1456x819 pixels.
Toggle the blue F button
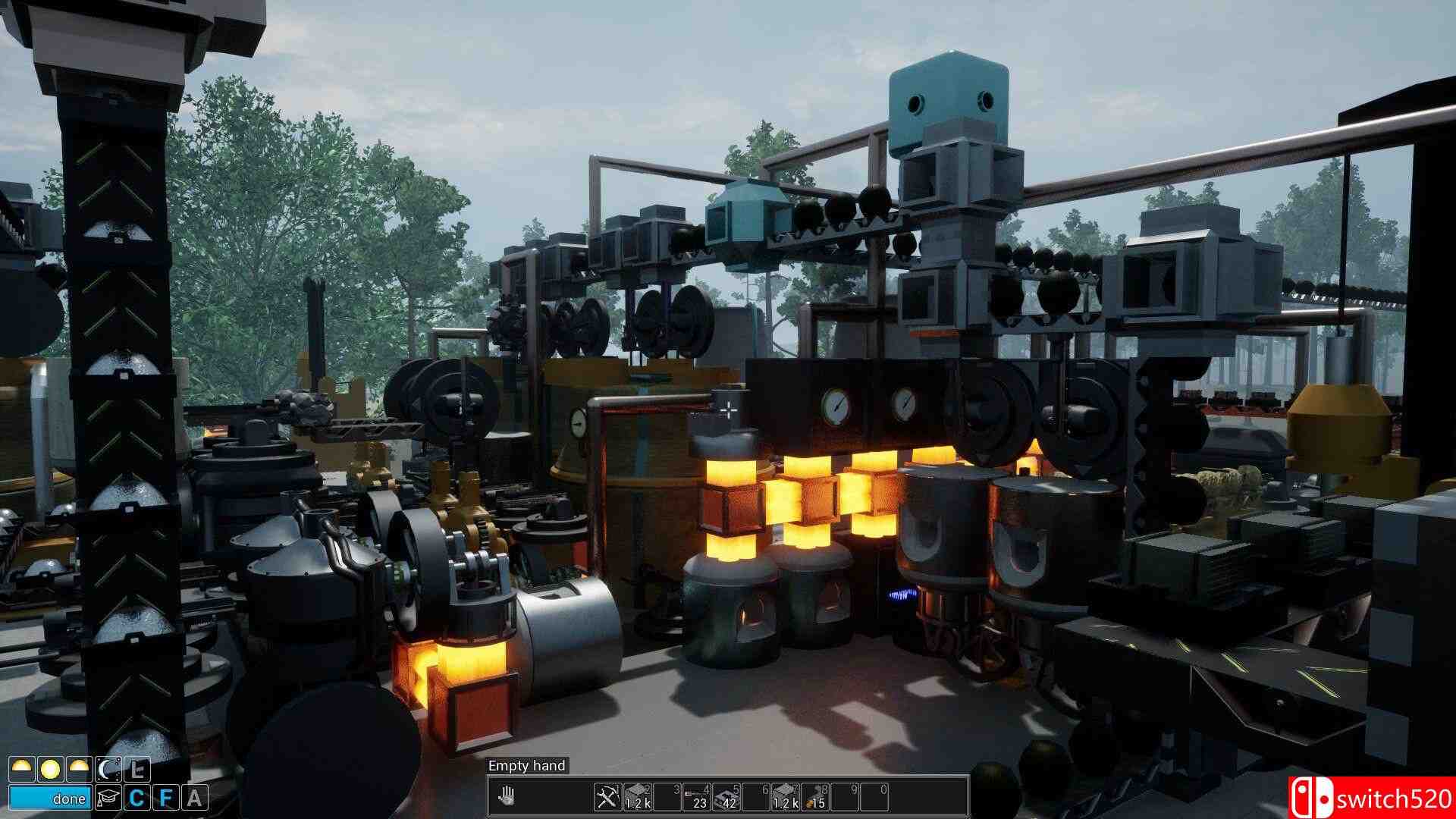click(166, 799)
